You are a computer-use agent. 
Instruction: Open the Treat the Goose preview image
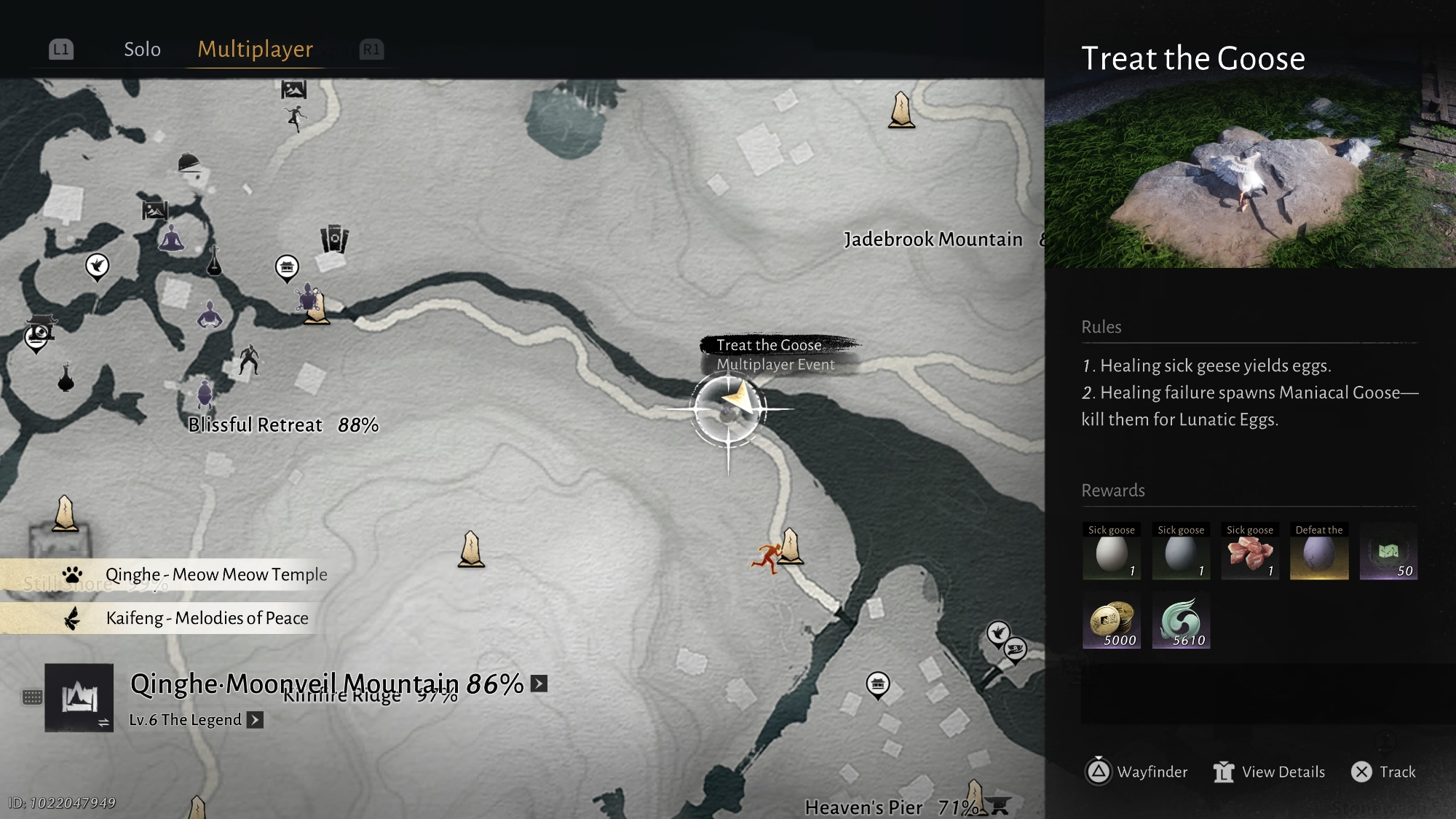pos(1250,171)
